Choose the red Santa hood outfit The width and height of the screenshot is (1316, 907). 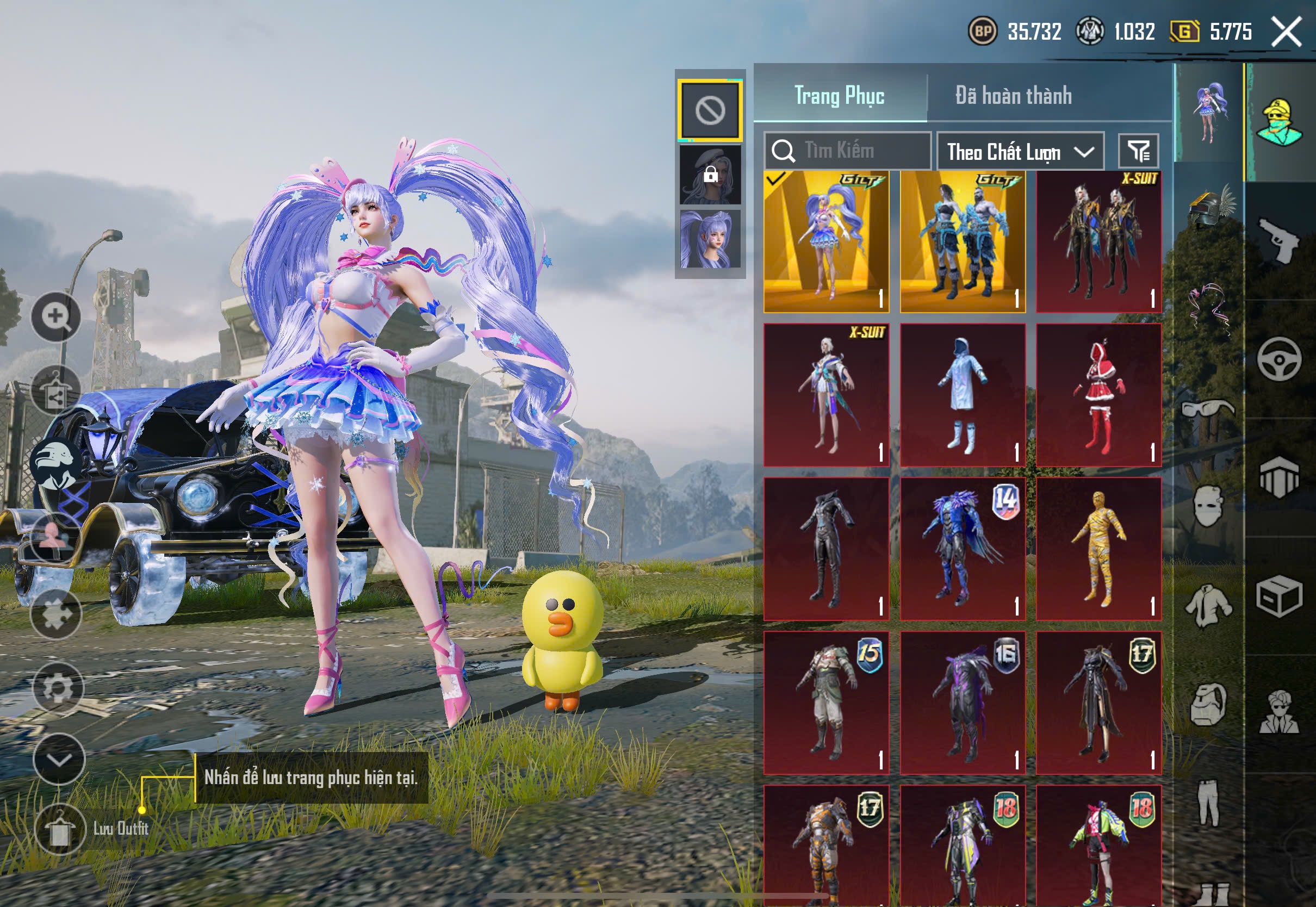[1098, 395]
